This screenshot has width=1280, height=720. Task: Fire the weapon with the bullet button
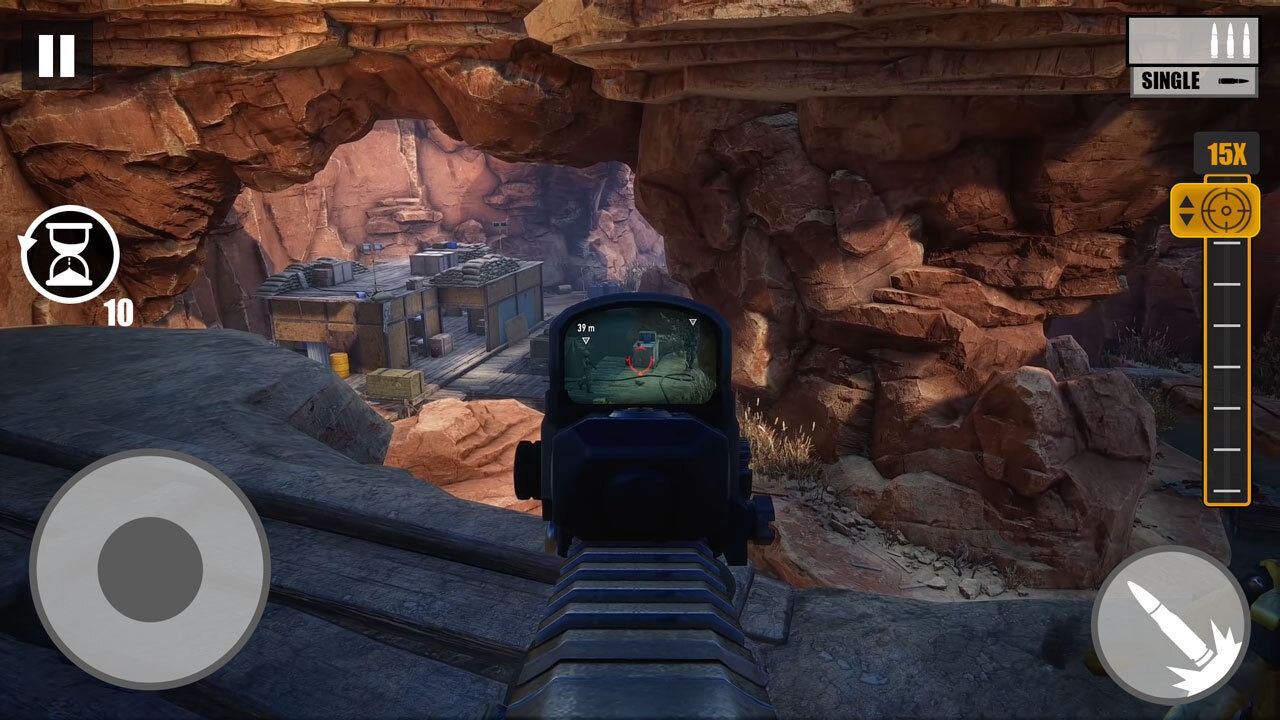point(1170,624)
